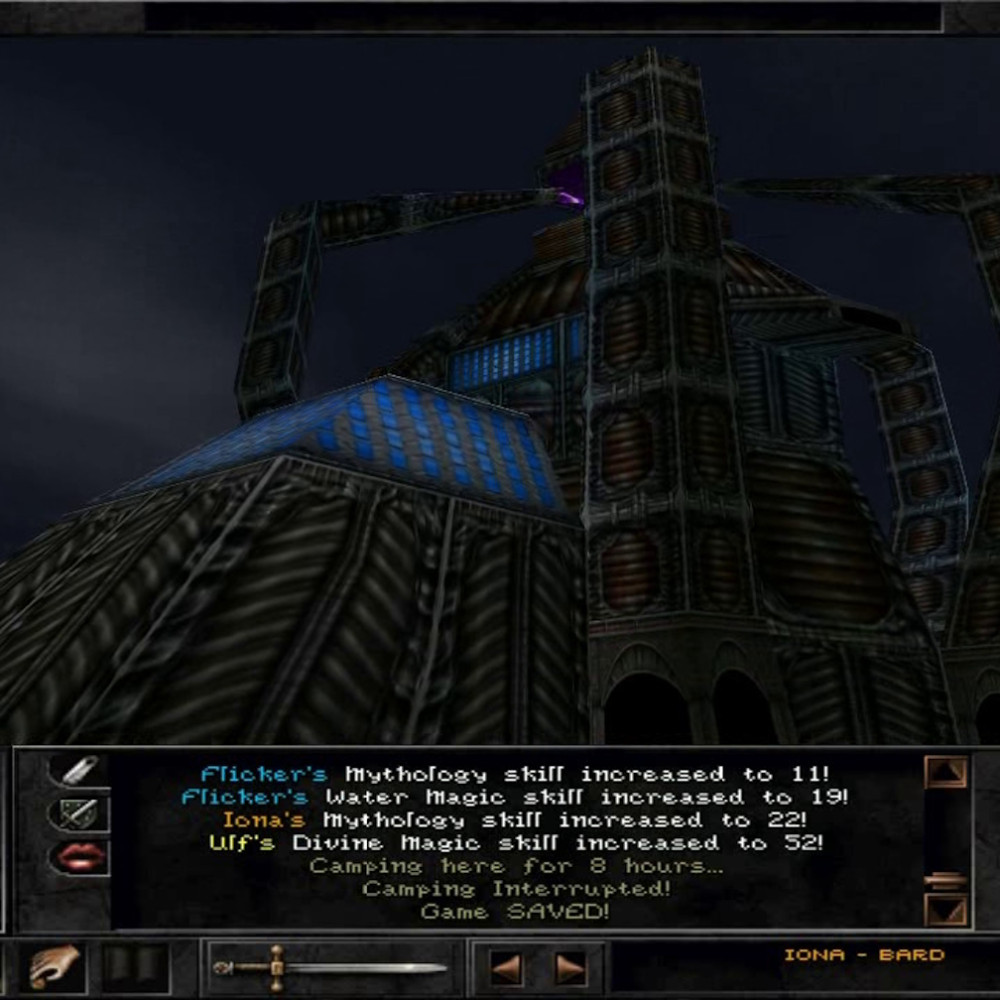The height and width of the screenshot is (1000, 1000).
Task: Switch to the previous character with left arrow
Action: click(505, 968)
